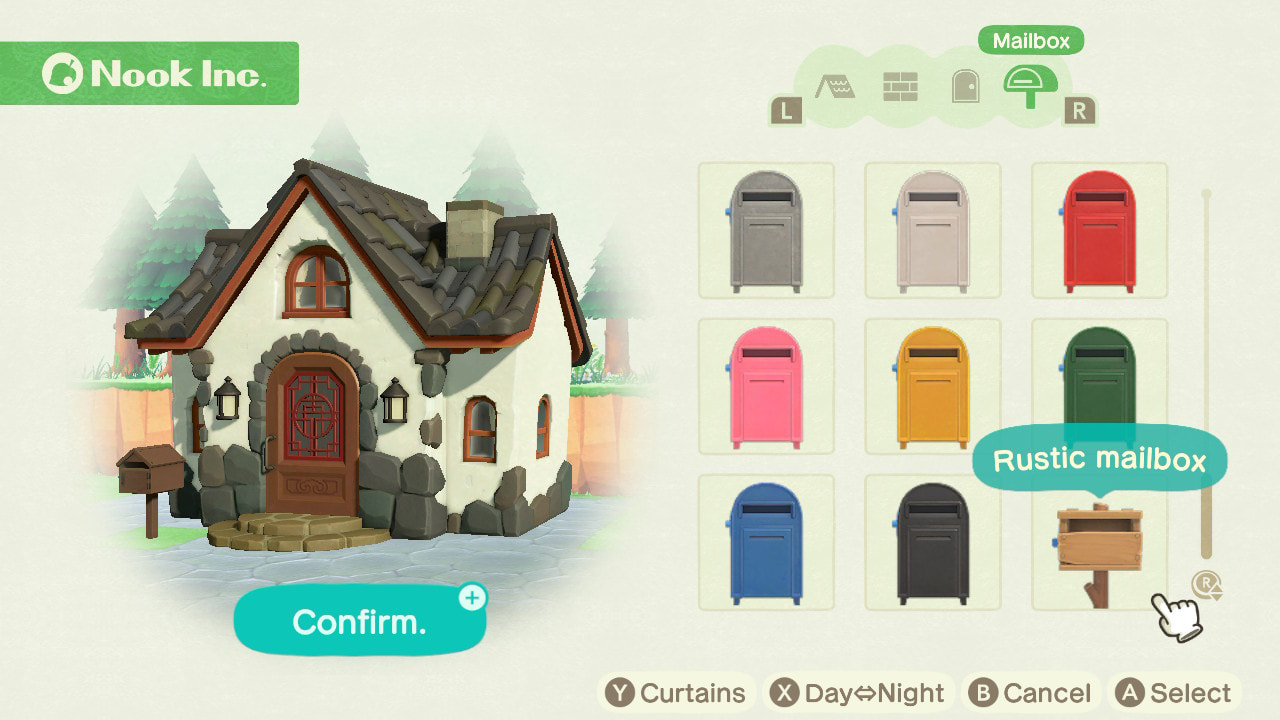Select the yellow mailbox tile
This screenshot has height=720, width=1280.
tap(932, 387)
